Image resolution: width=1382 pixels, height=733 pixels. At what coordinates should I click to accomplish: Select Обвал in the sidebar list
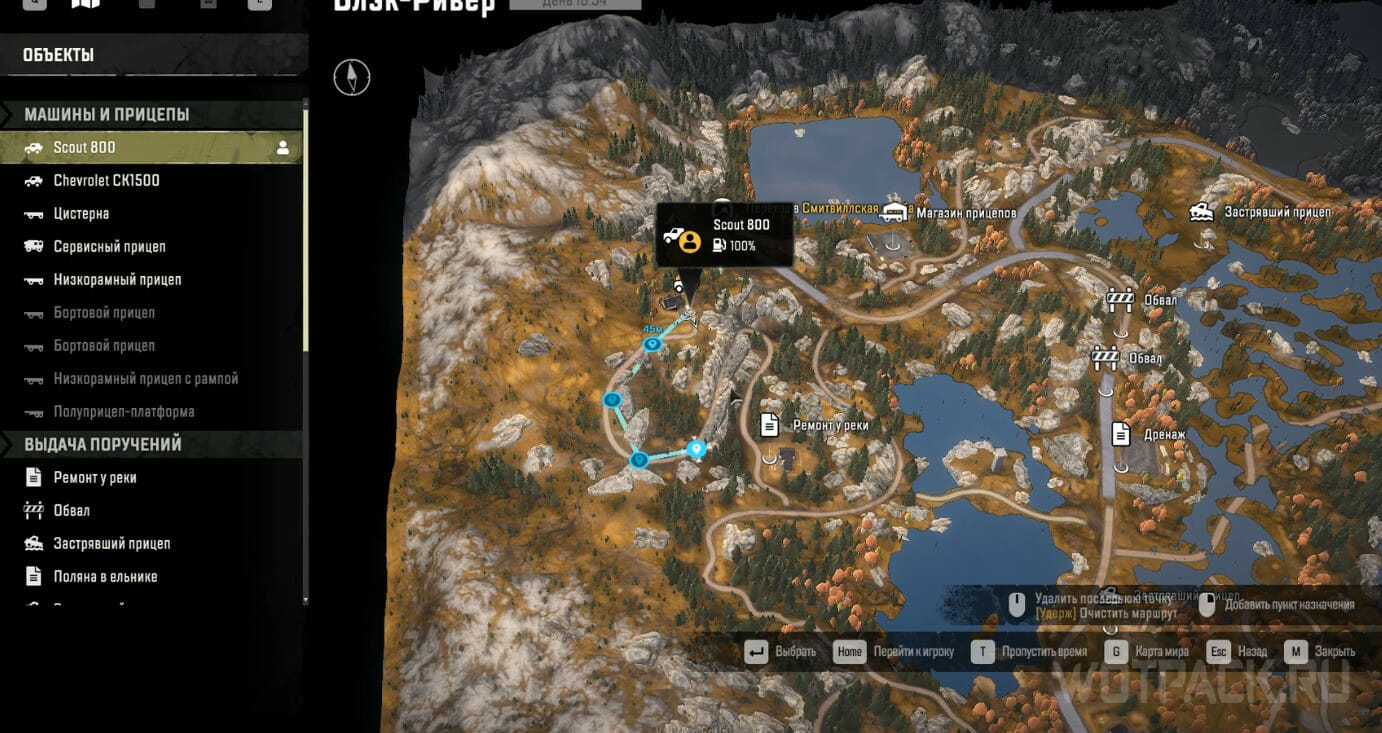[x=71, y=511]
